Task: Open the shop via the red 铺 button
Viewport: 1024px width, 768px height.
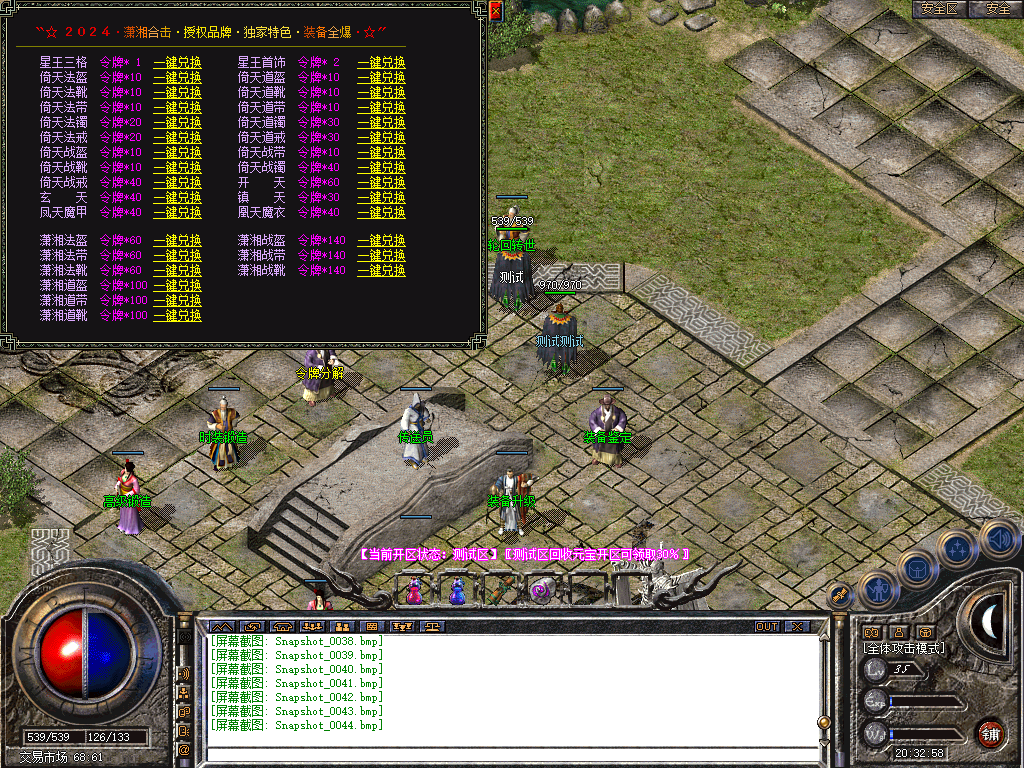Action: (990, 734)
